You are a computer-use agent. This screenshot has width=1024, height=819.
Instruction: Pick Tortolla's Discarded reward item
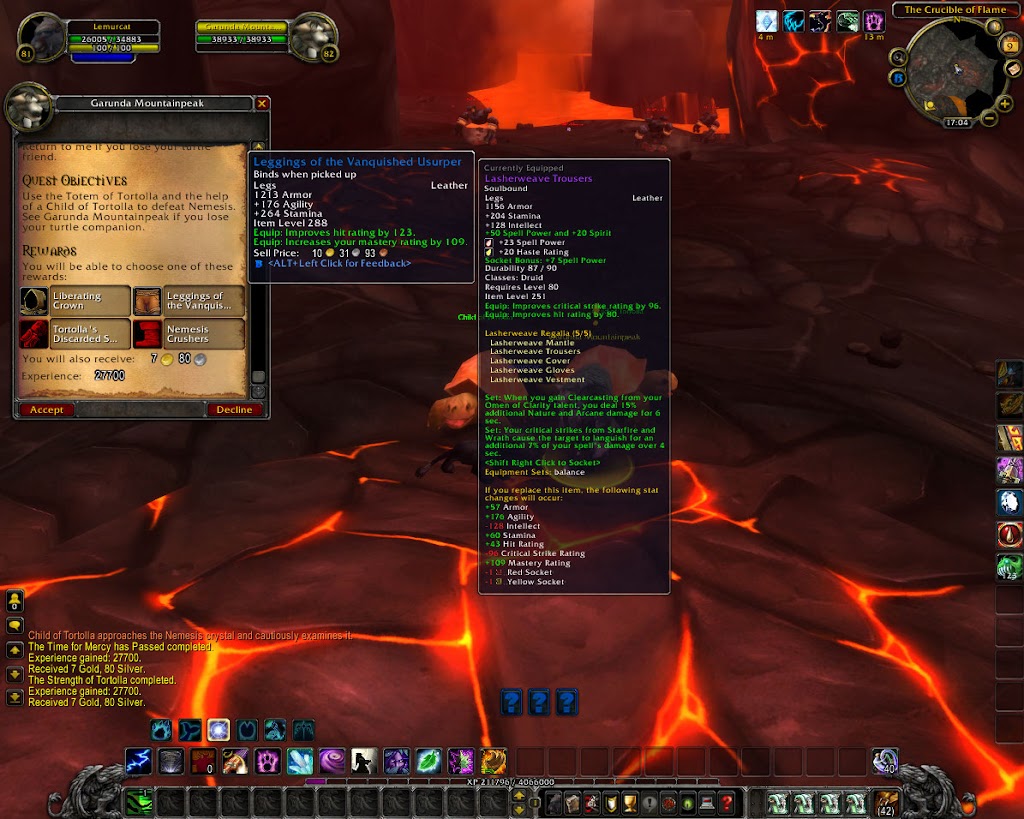[76, 334]
